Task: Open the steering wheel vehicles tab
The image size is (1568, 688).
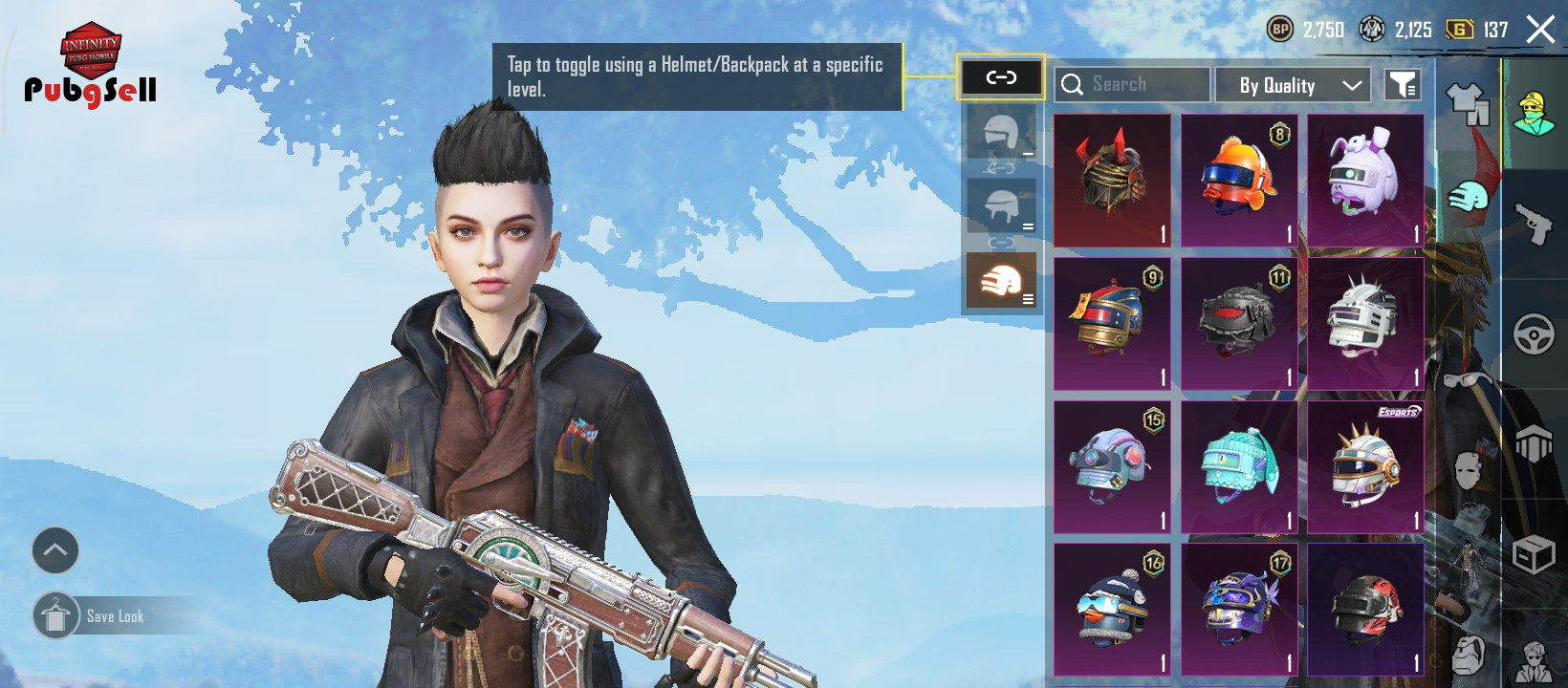Action: [1535, 334]
